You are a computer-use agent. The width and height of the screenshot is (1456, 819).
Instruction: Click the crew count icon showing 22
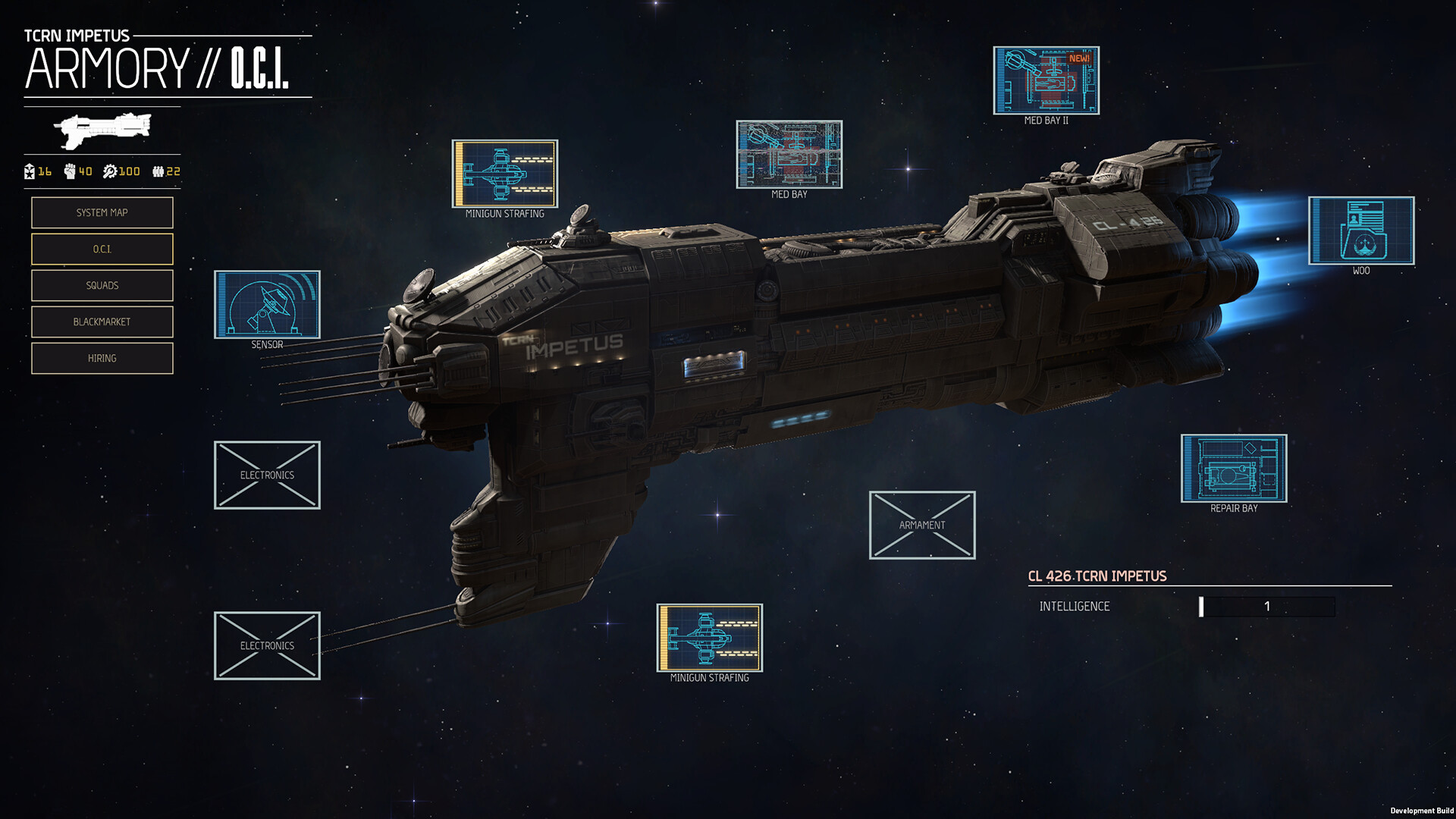point(161,171)
